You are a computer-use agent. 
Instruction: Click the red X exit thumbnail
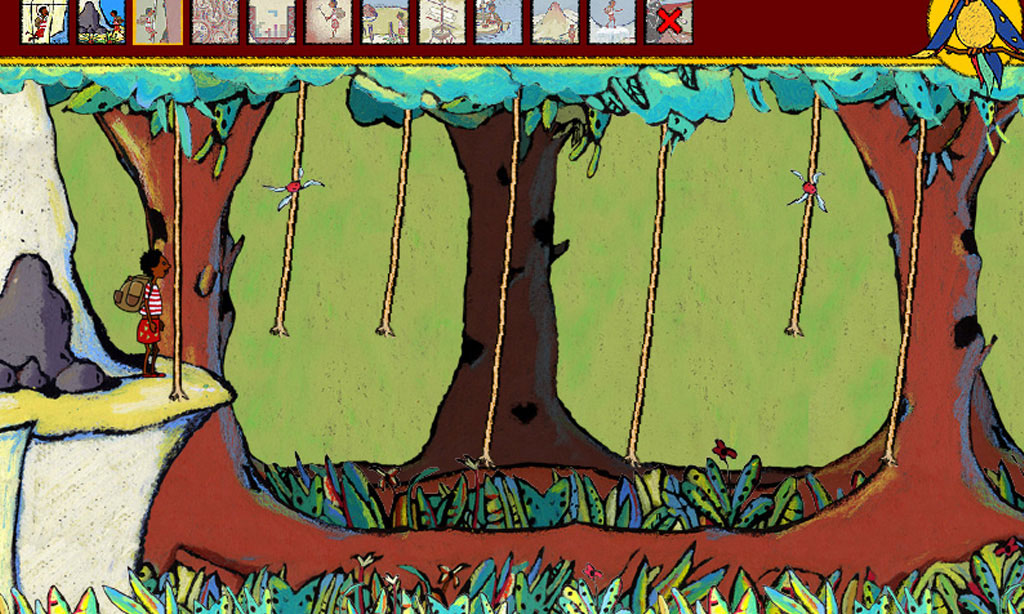pos(669,21)
